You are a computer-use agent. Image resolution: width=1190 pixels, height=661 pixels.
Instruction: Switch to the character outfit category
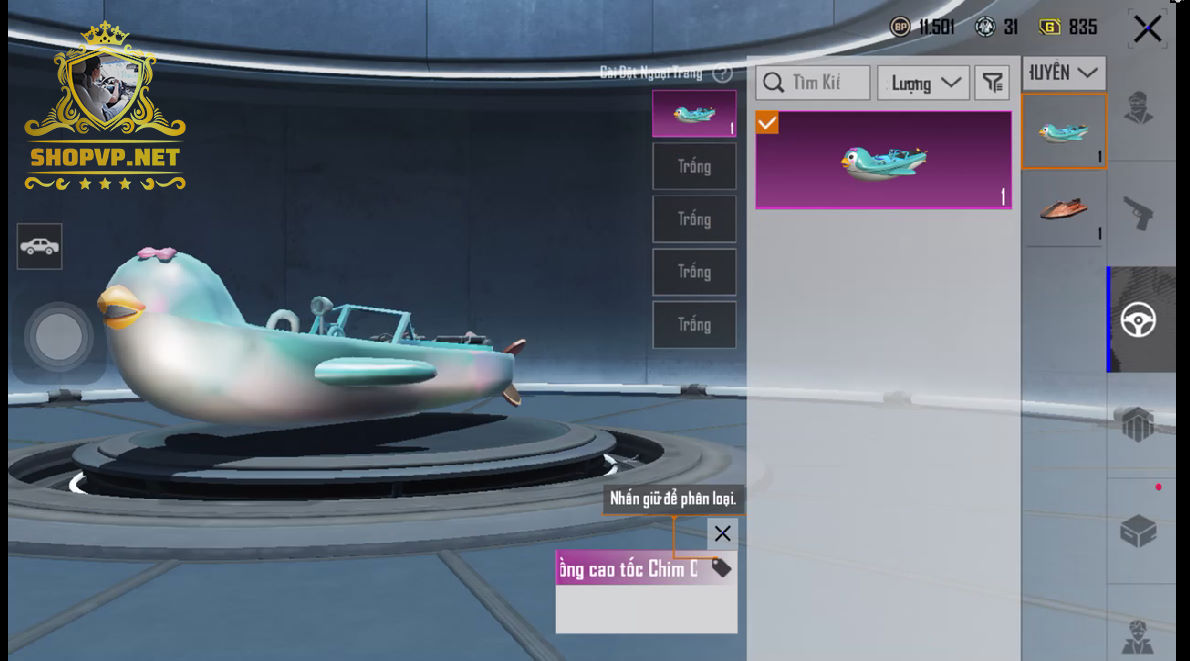[1139, 107]
